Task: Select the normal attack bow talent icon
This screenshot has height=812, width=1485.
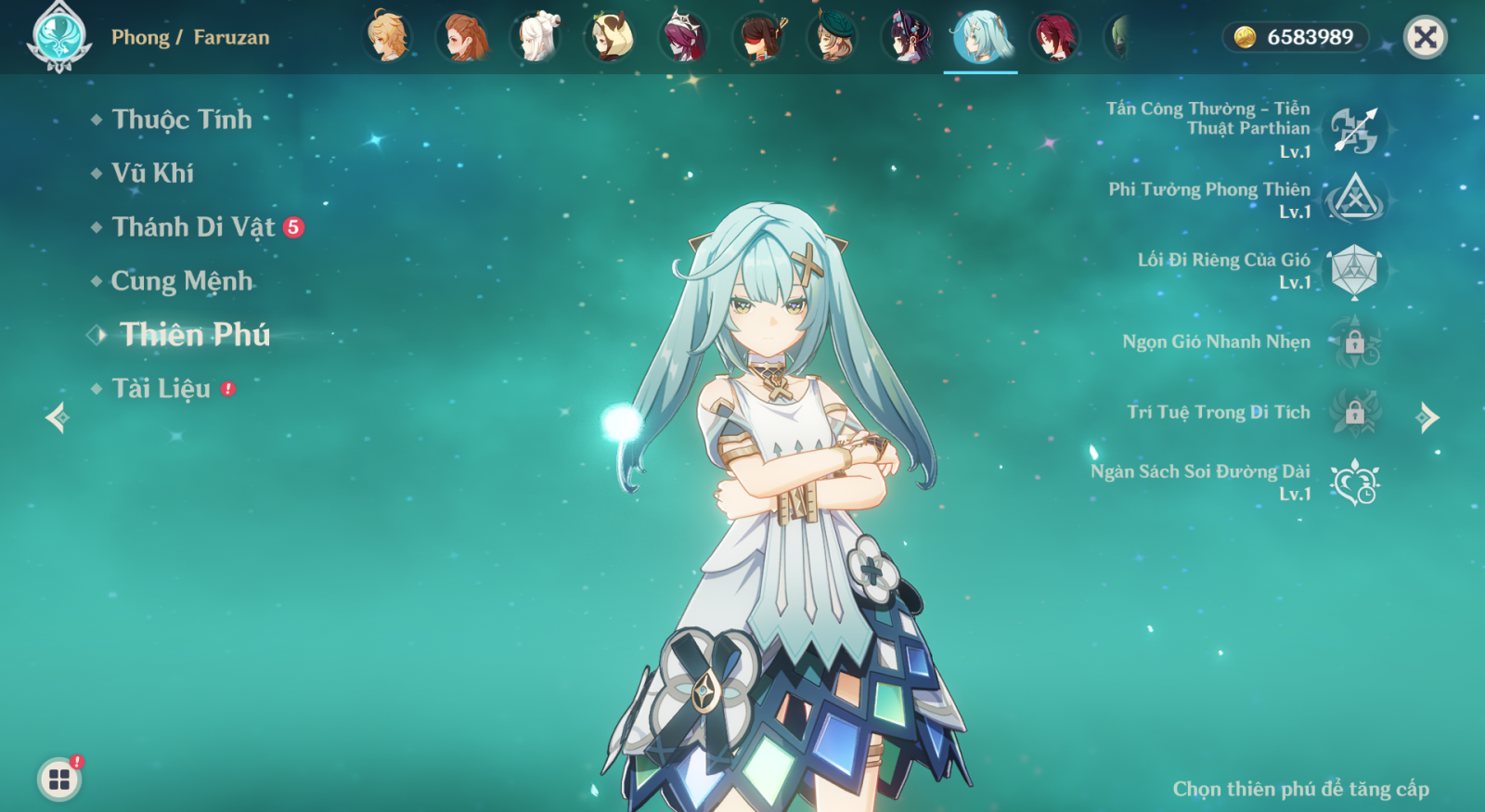Action: (1354, 130)
